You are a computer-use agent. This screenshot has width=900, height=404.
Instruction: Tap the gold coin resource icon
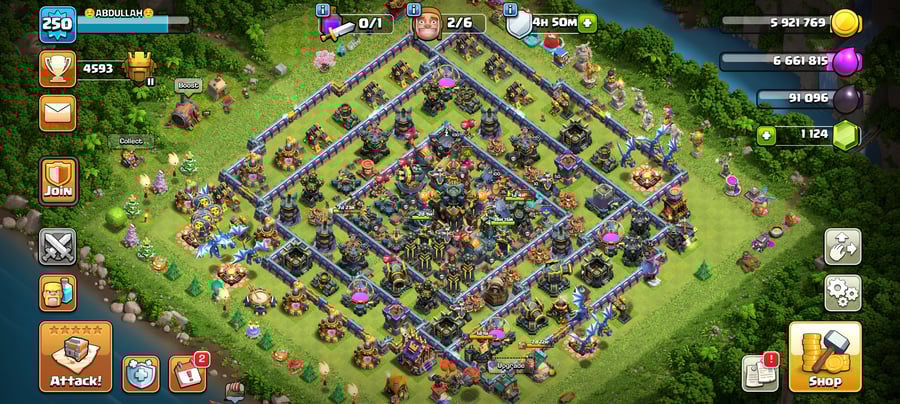coord(846,22)
